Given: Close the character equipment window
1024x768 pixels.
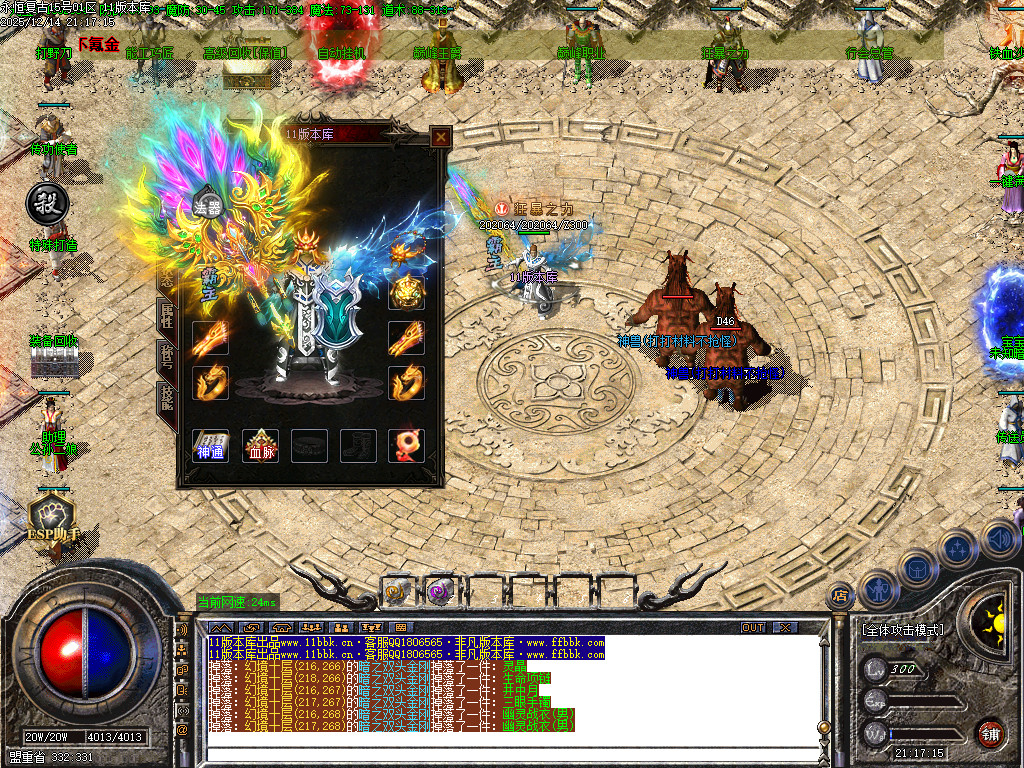Looking at the screenshot, I should pos(440,137).
